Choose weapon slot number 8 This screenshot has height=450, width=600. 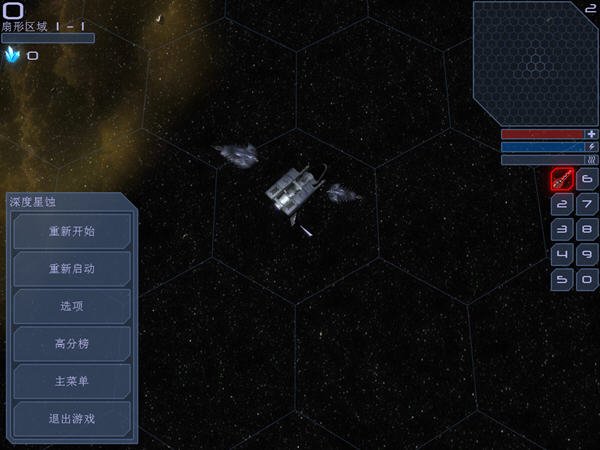(x=587, y=230)
